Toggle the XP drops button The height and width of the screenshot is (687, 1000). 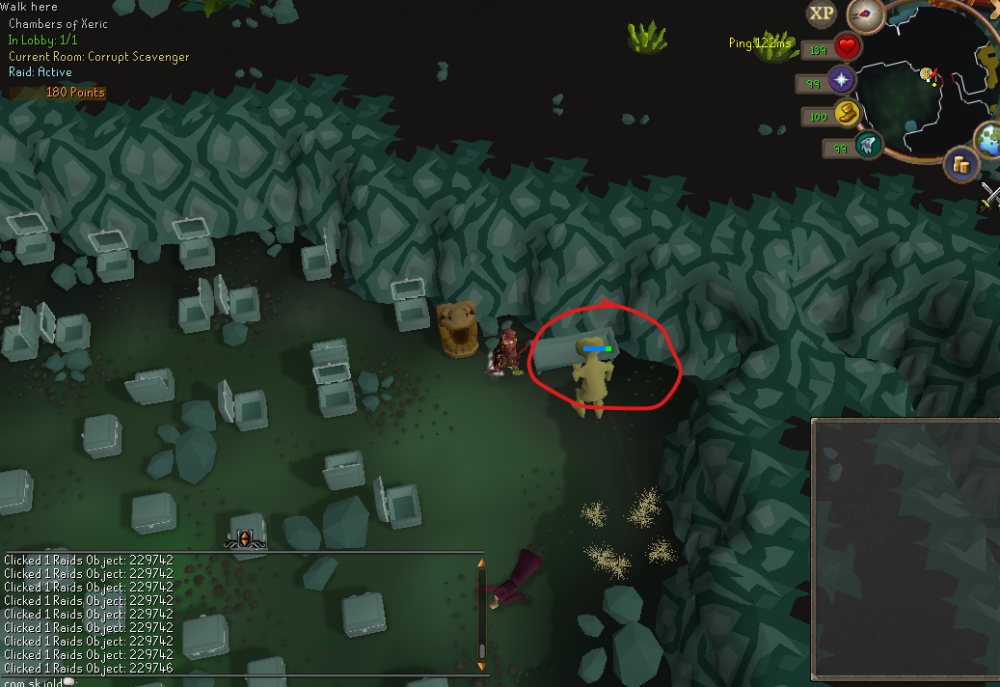pyautogui.click(x=822, y=14)
